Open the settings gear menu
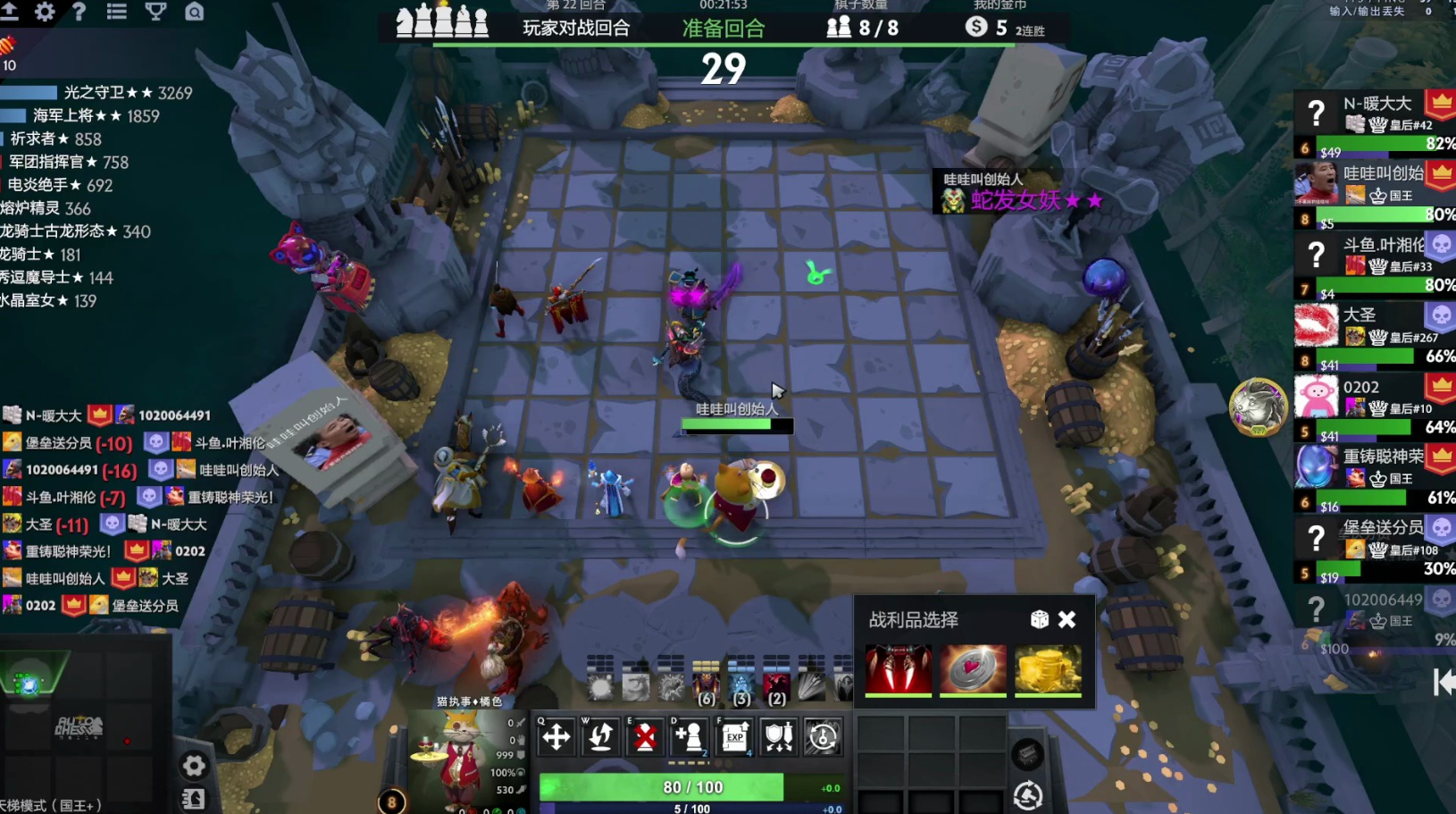This screenshot has width=1456, height=814. tap(44, 12)
